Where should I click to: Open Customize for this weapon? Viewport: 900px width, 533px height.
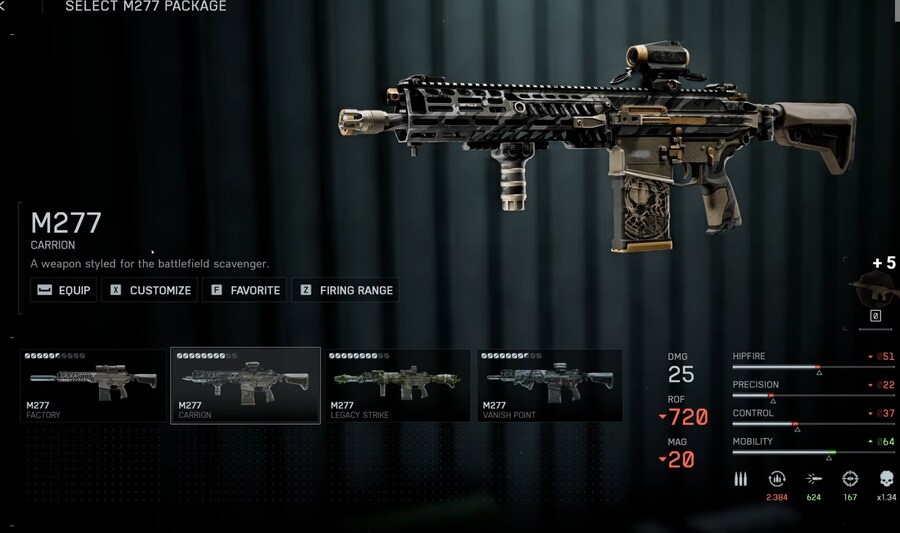pyautogui.click(x=151, y=290)
